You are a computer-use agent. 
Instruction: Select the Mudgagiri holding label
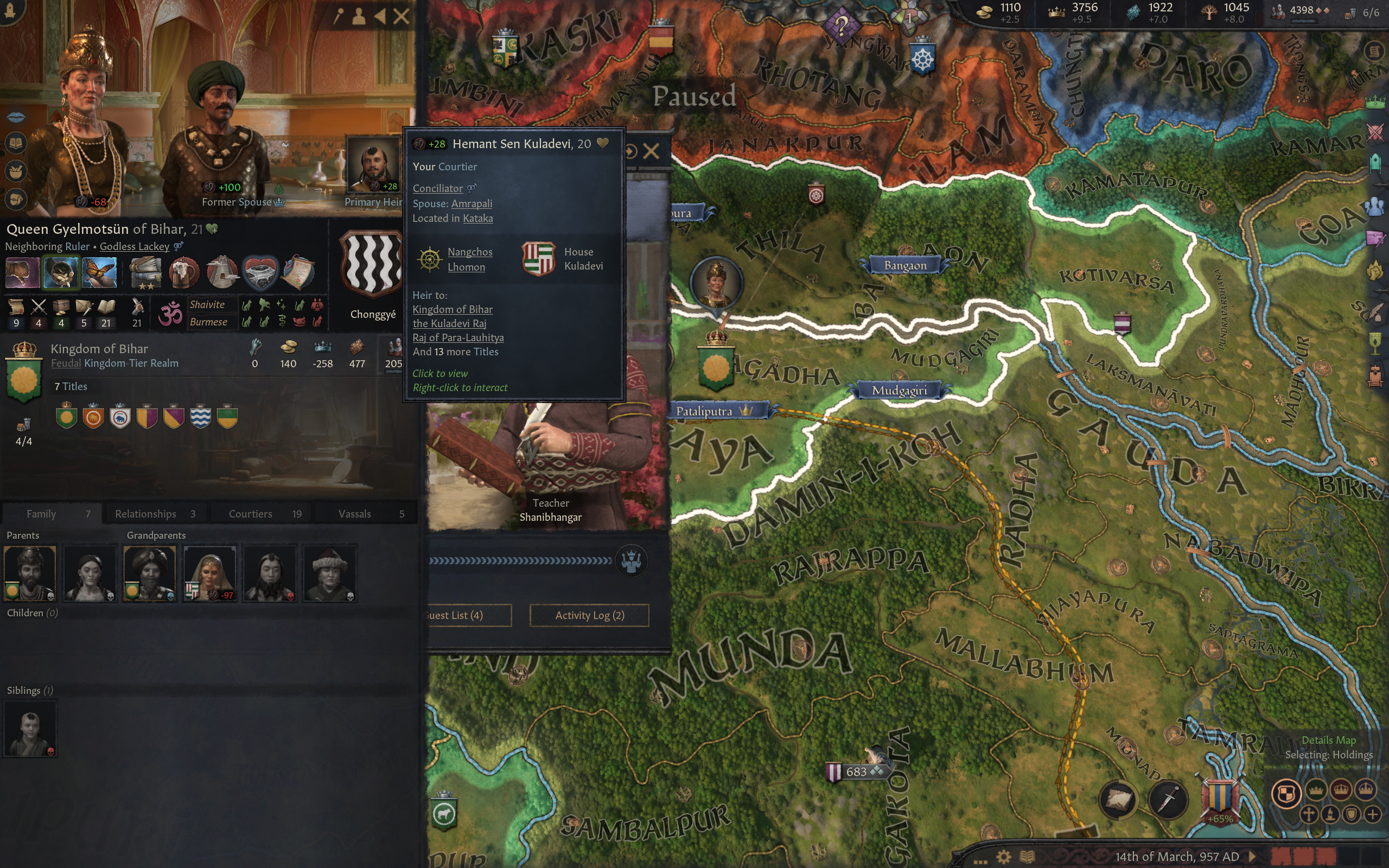click(x=899, y=391)
